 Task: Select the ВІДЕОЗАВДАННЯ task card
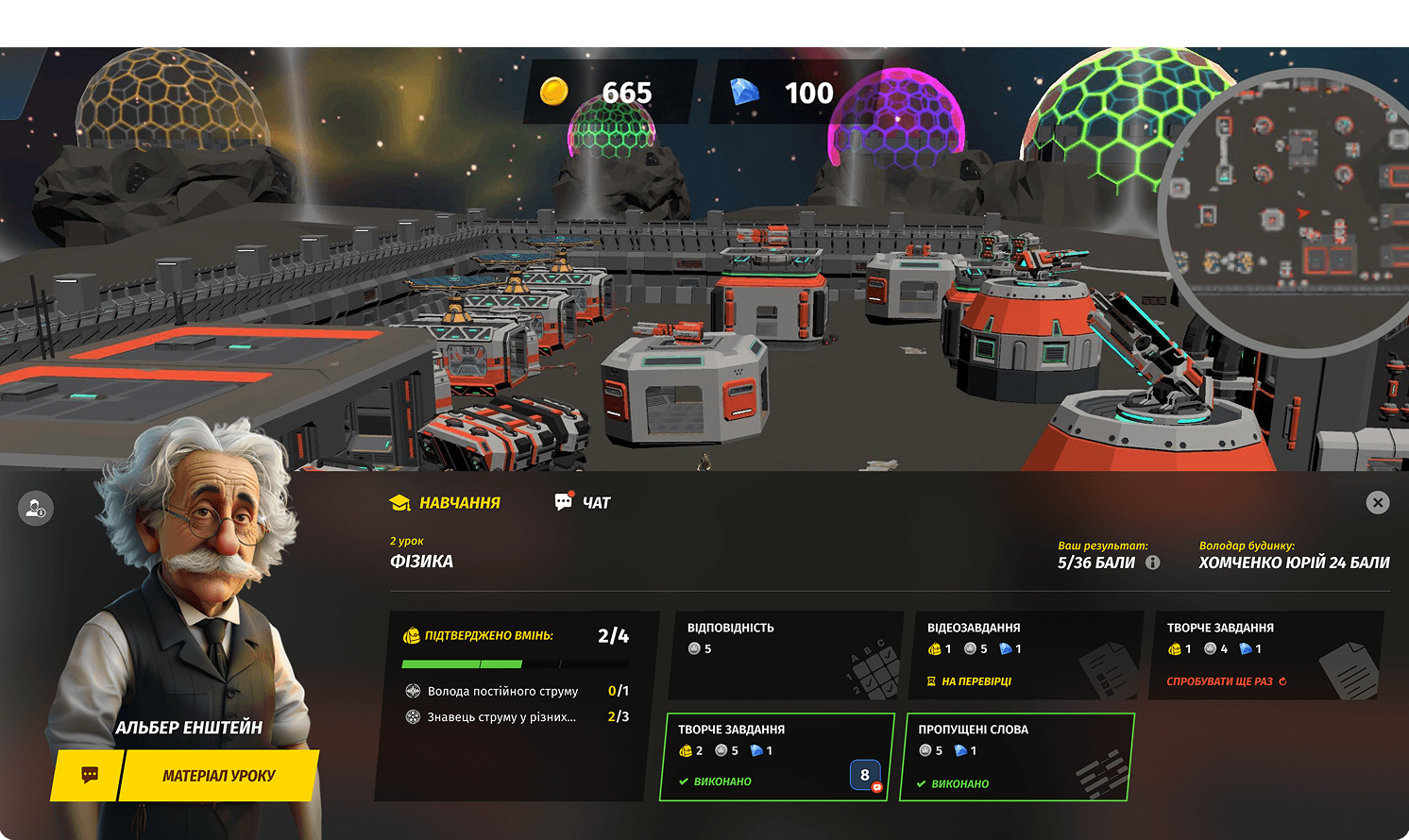1023,655
